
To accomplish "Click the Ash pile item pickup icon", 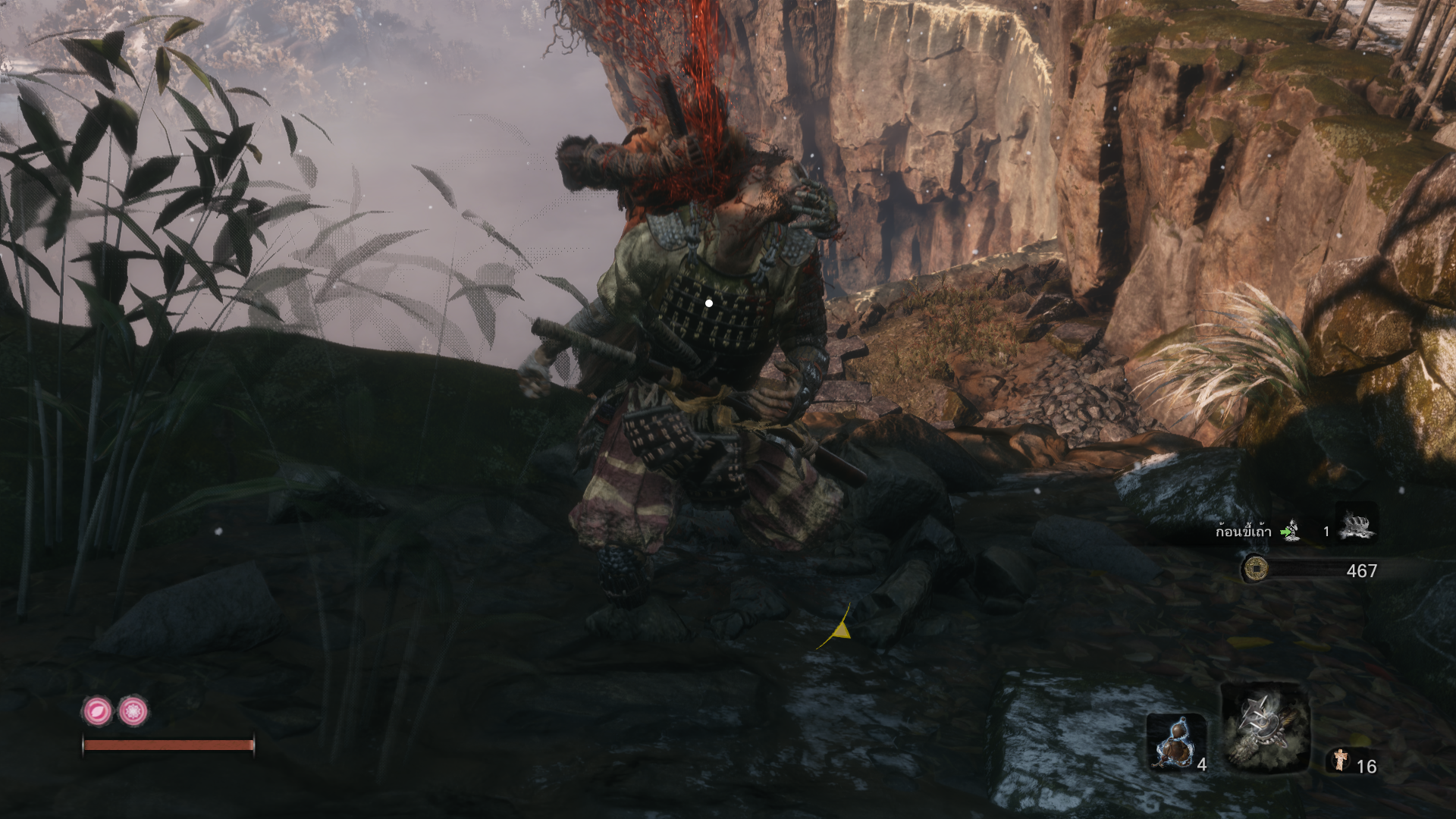I will [x=1357, y=525].
